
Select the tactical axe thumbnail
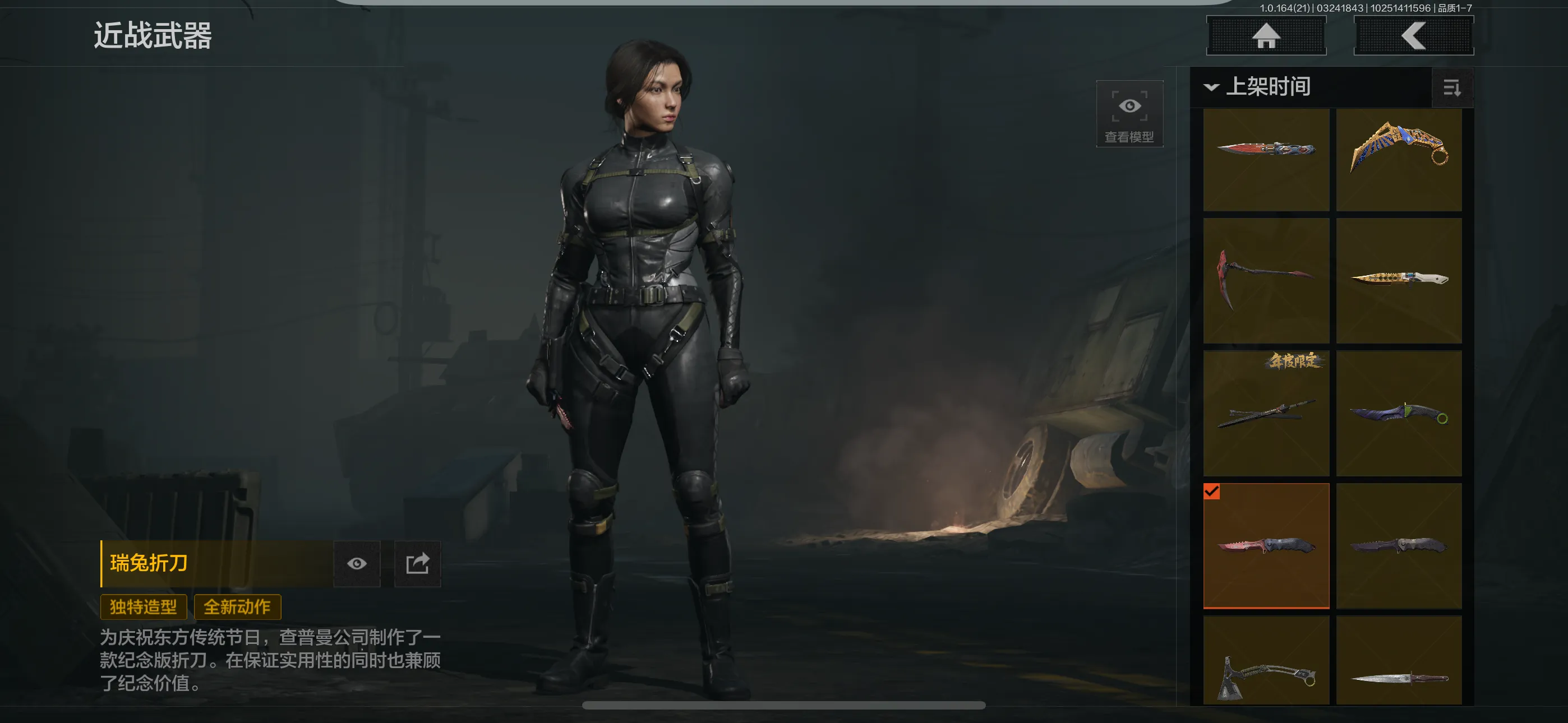click(x=1266, y=660)
